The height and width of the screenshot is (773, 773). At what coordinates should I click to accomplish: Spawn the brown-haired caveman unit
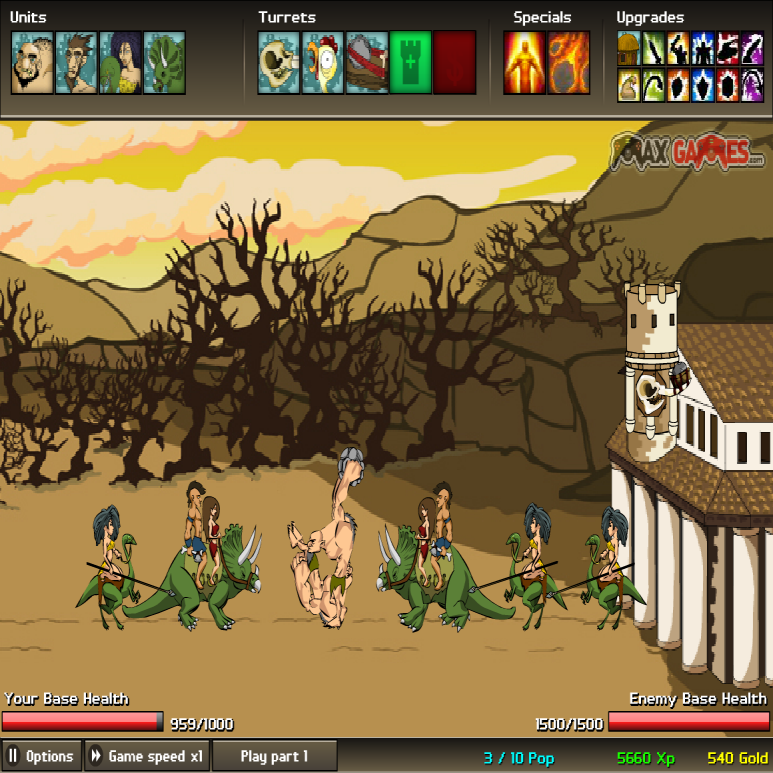(76, 62)
